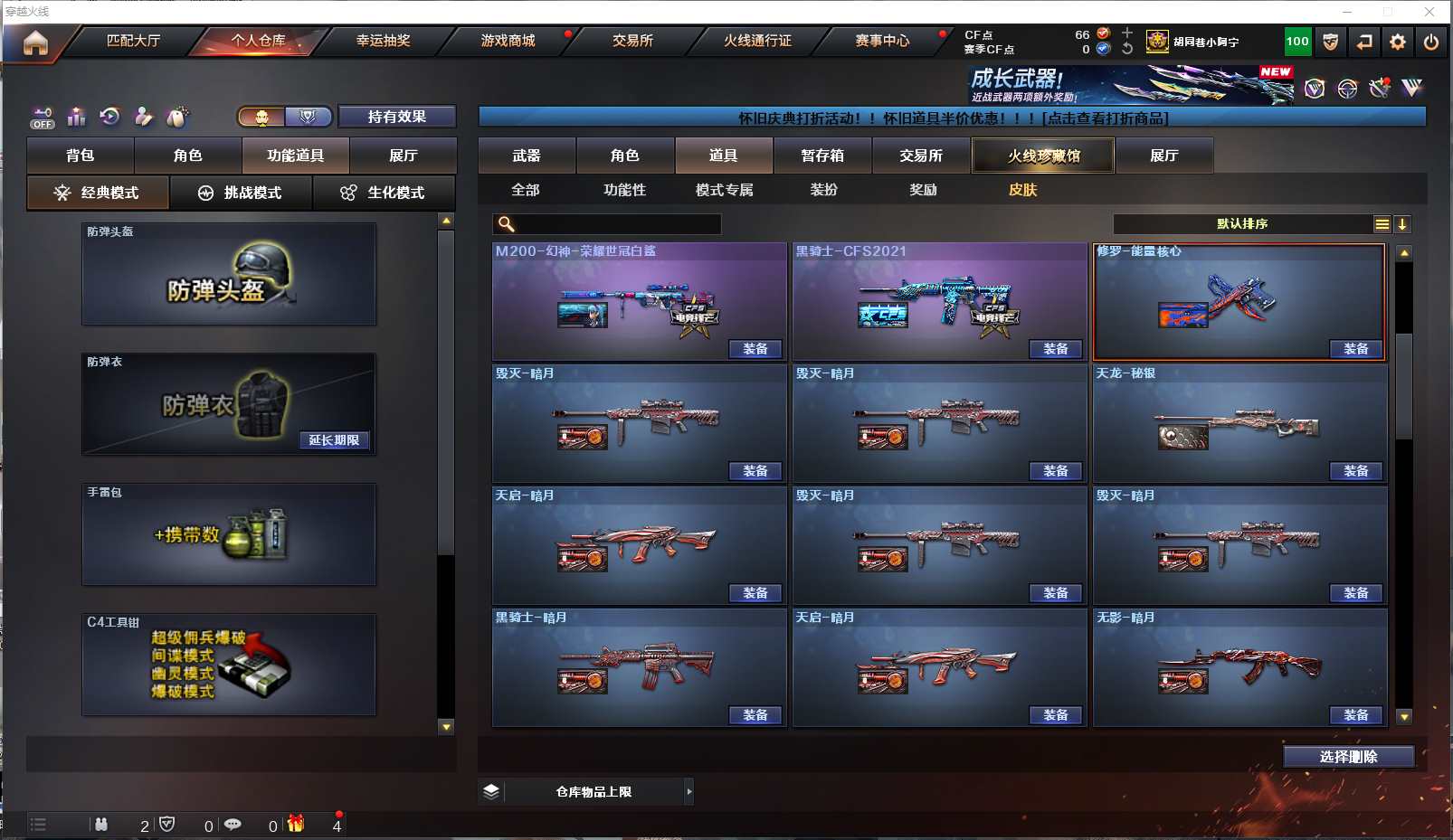Click the power exit icon
The width and height of the screenshot is (1453, 840).
1430,42
